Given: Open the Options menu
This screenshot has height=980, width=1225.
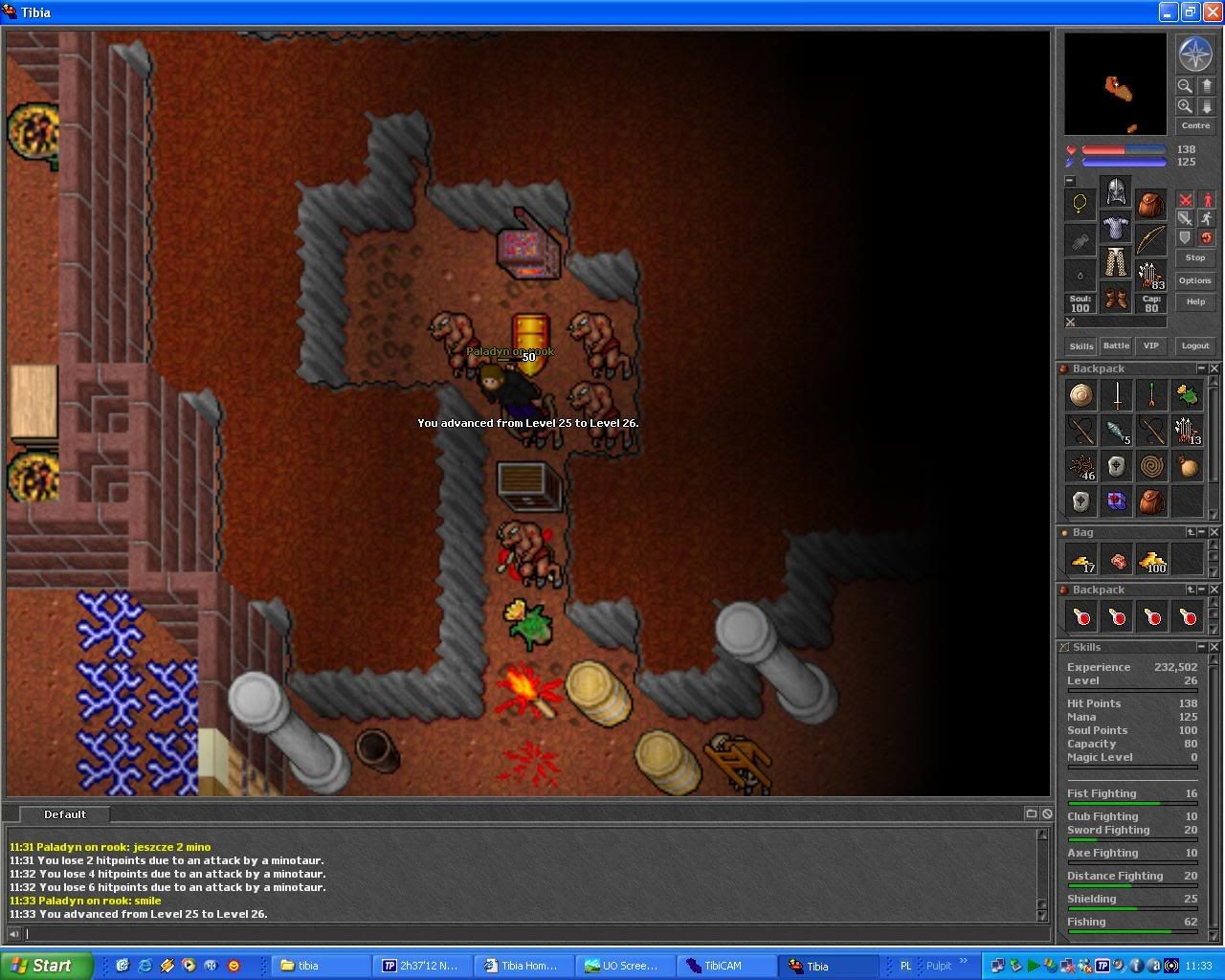Looking at the screenshot, I should [1195, 280].
